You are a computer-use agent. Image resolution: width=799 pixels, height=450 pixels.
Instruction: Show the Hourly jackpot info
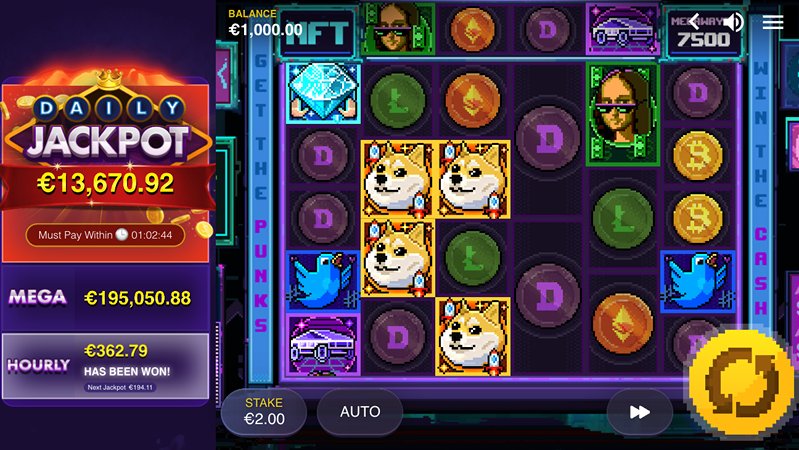pyautogui.click(x=106, y=364)
